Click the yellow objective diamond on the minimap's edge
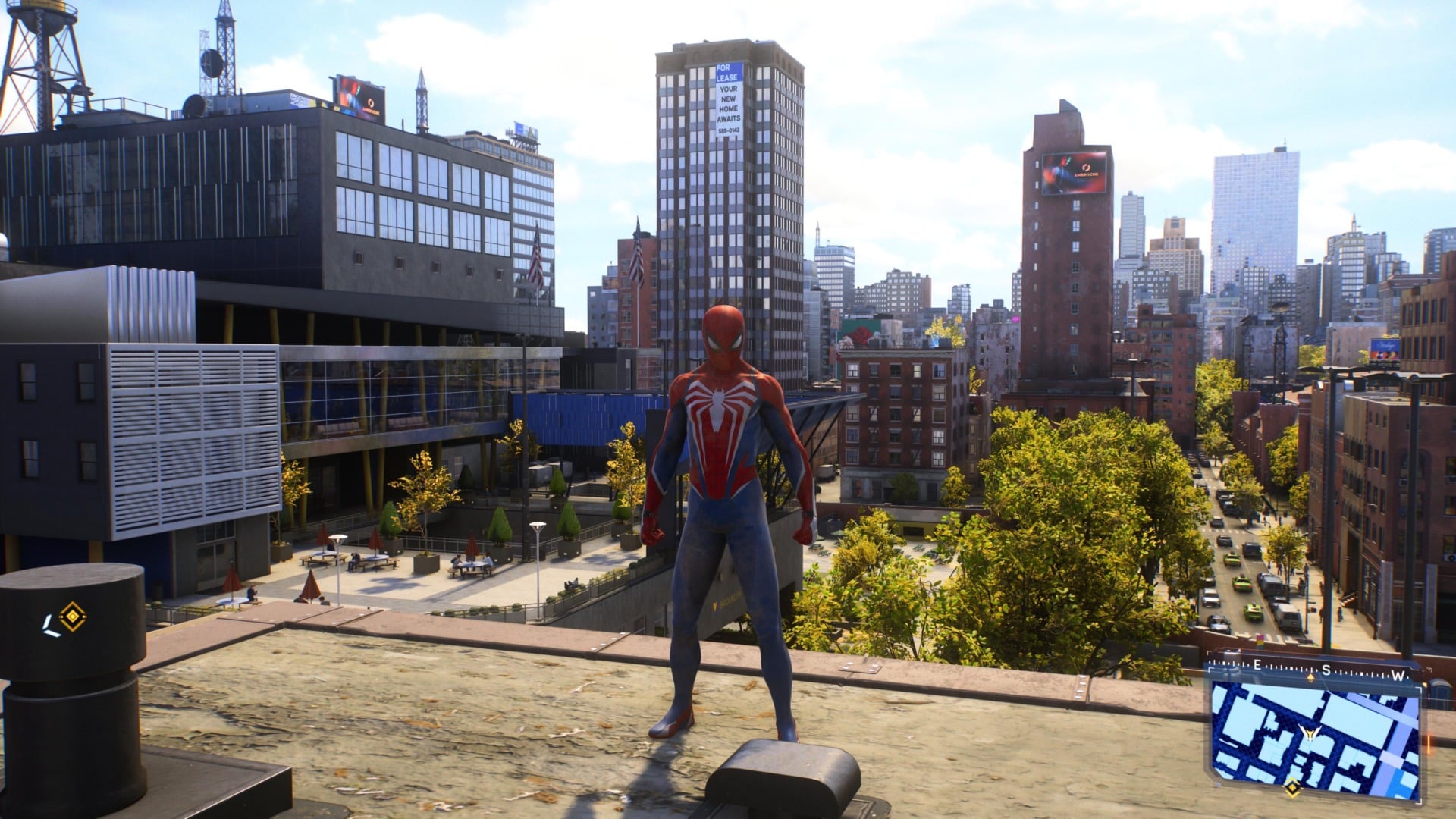Screen dimensions: 1456x819 pos(1291,788)
